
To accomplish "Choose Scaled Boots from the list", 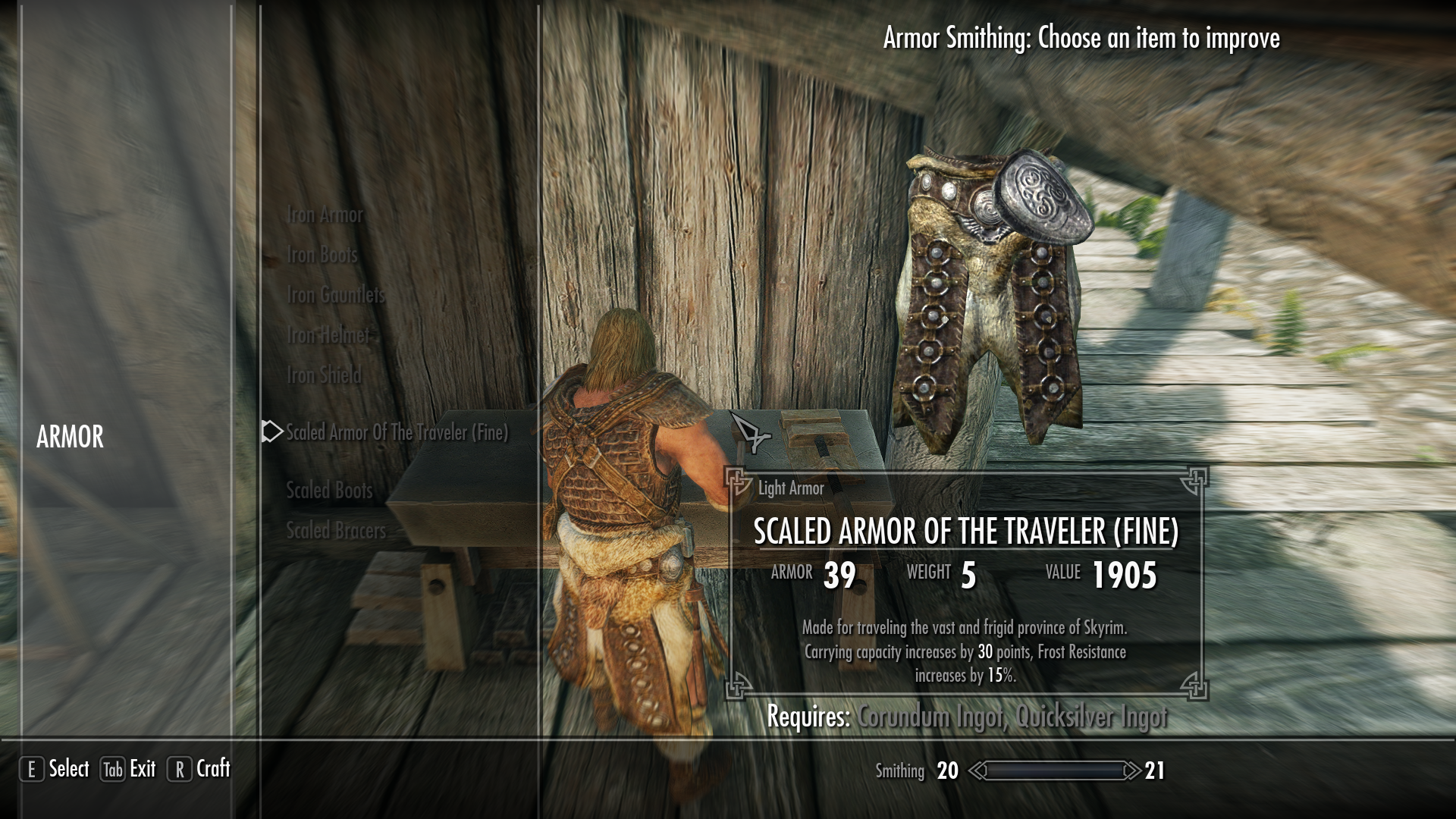I will coord(328,491).
